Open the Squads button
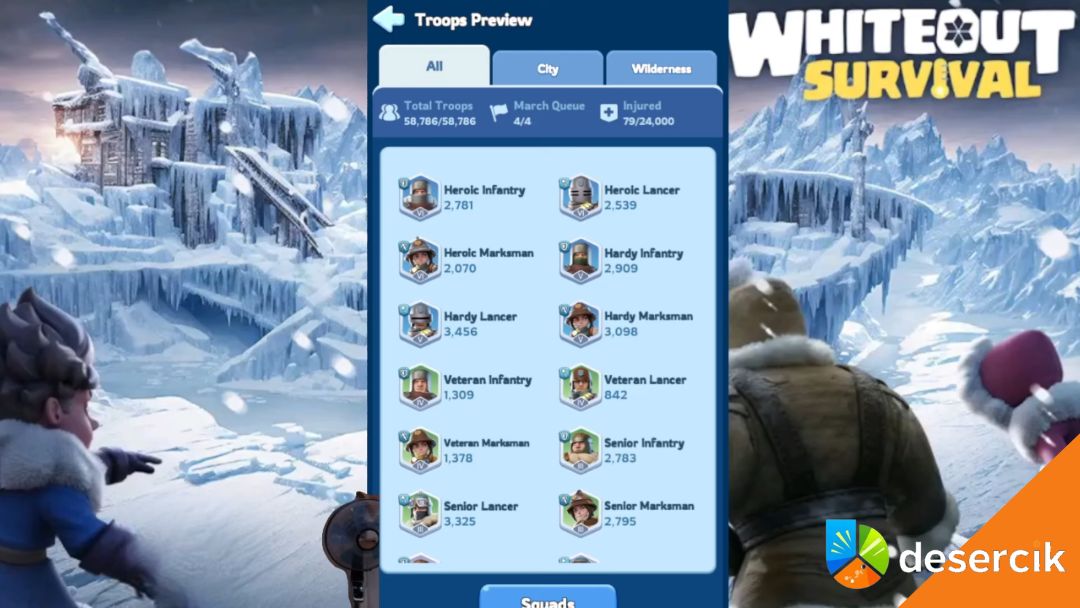The width and height of the screenshot is (1080, 608). (x=547, y=598)
